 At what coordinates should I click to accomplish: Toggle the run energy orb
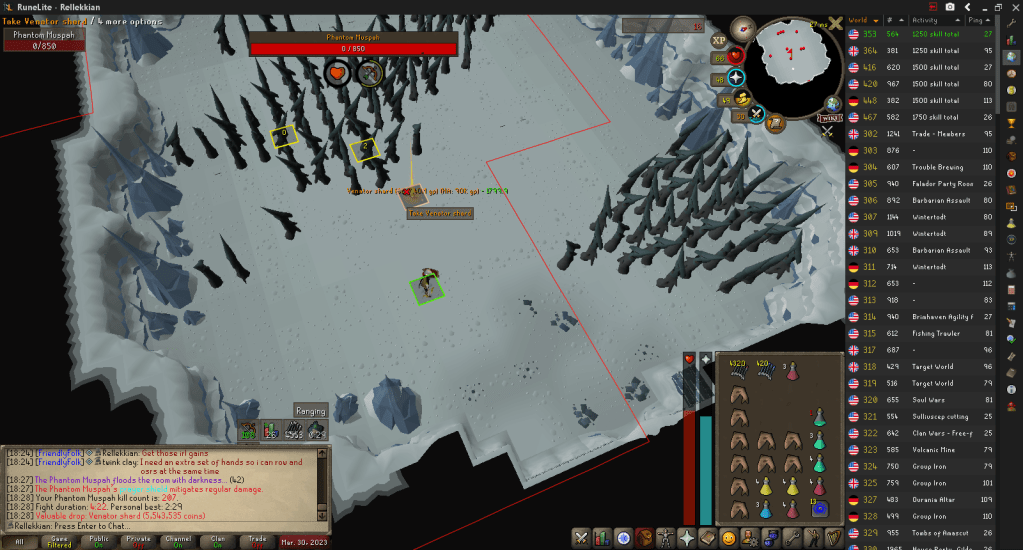click(x=742, y=98)
